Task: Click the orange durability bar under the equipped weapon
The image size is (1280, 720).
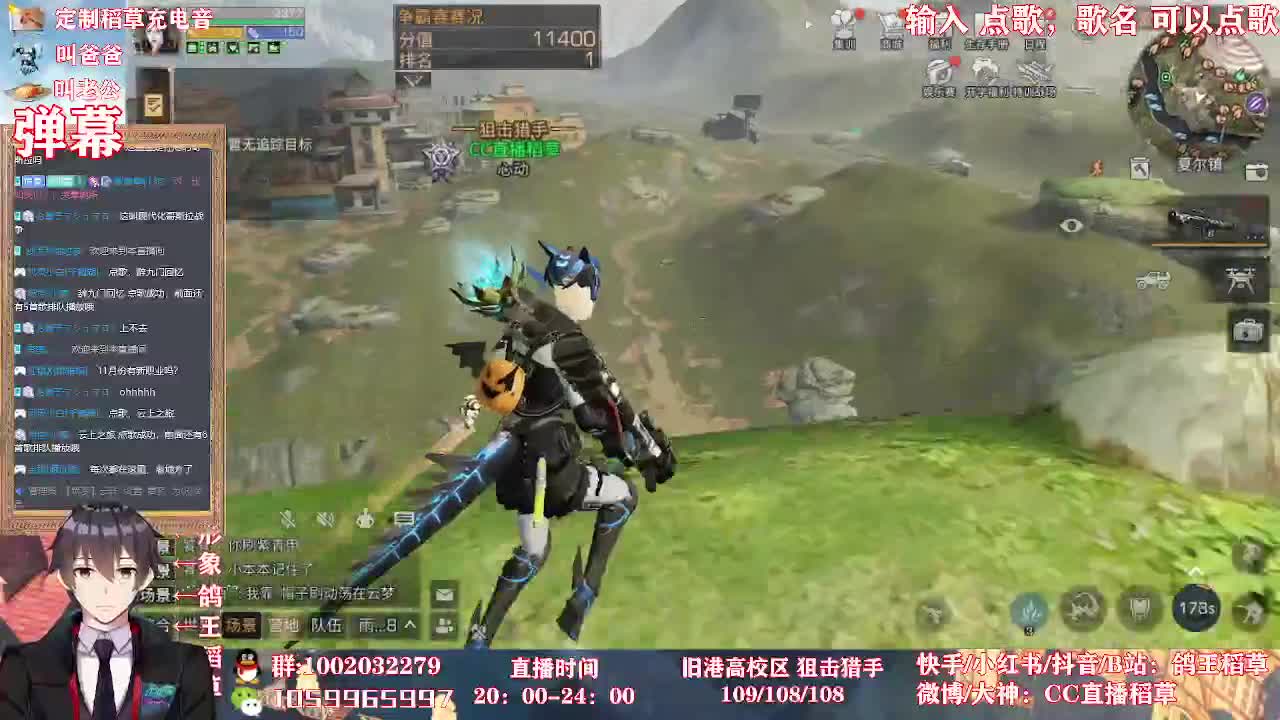Action: pos(1208,244)
